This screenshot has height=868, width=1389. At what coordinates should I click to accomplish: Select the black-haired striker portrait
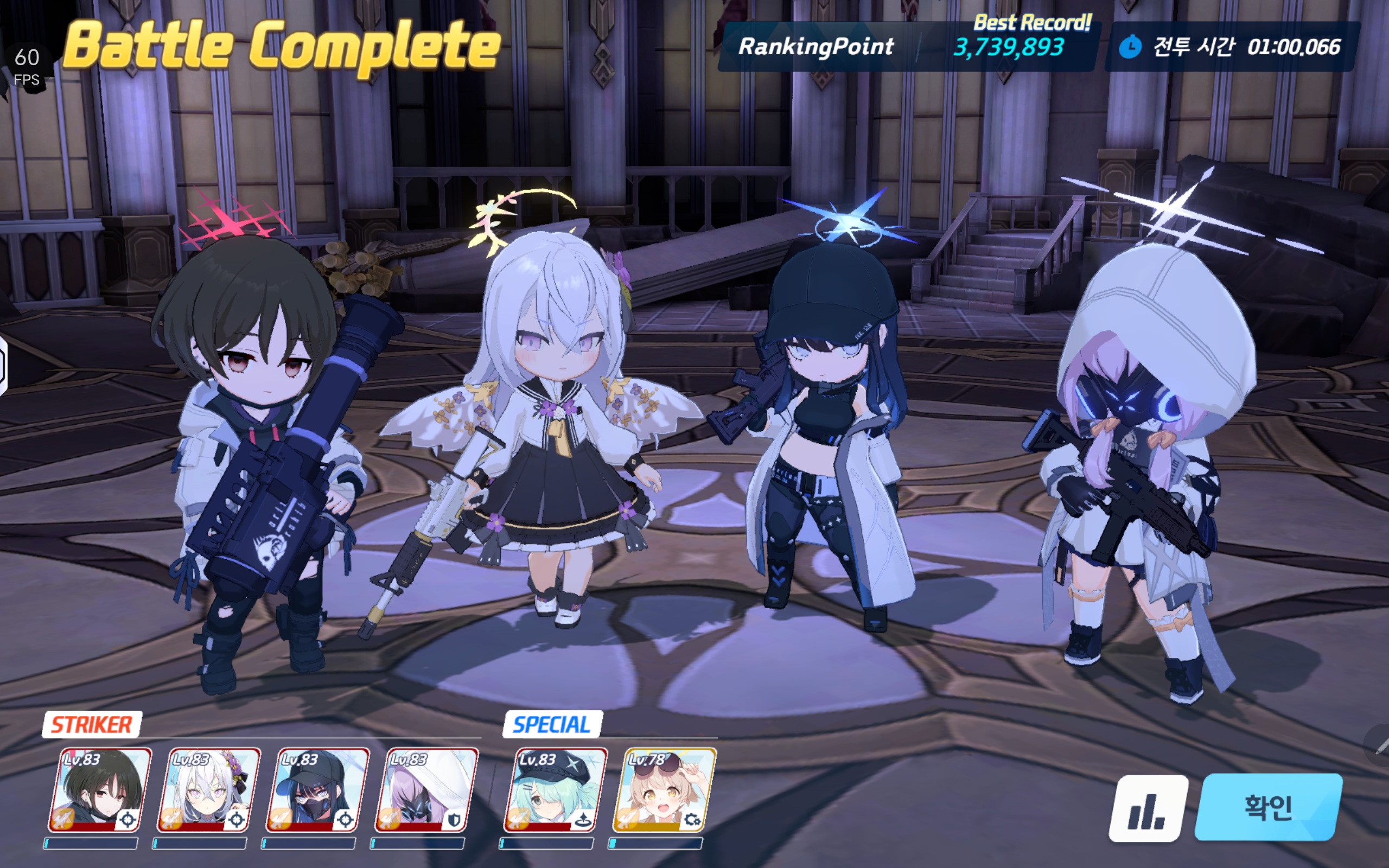click(x=100, y=790)
